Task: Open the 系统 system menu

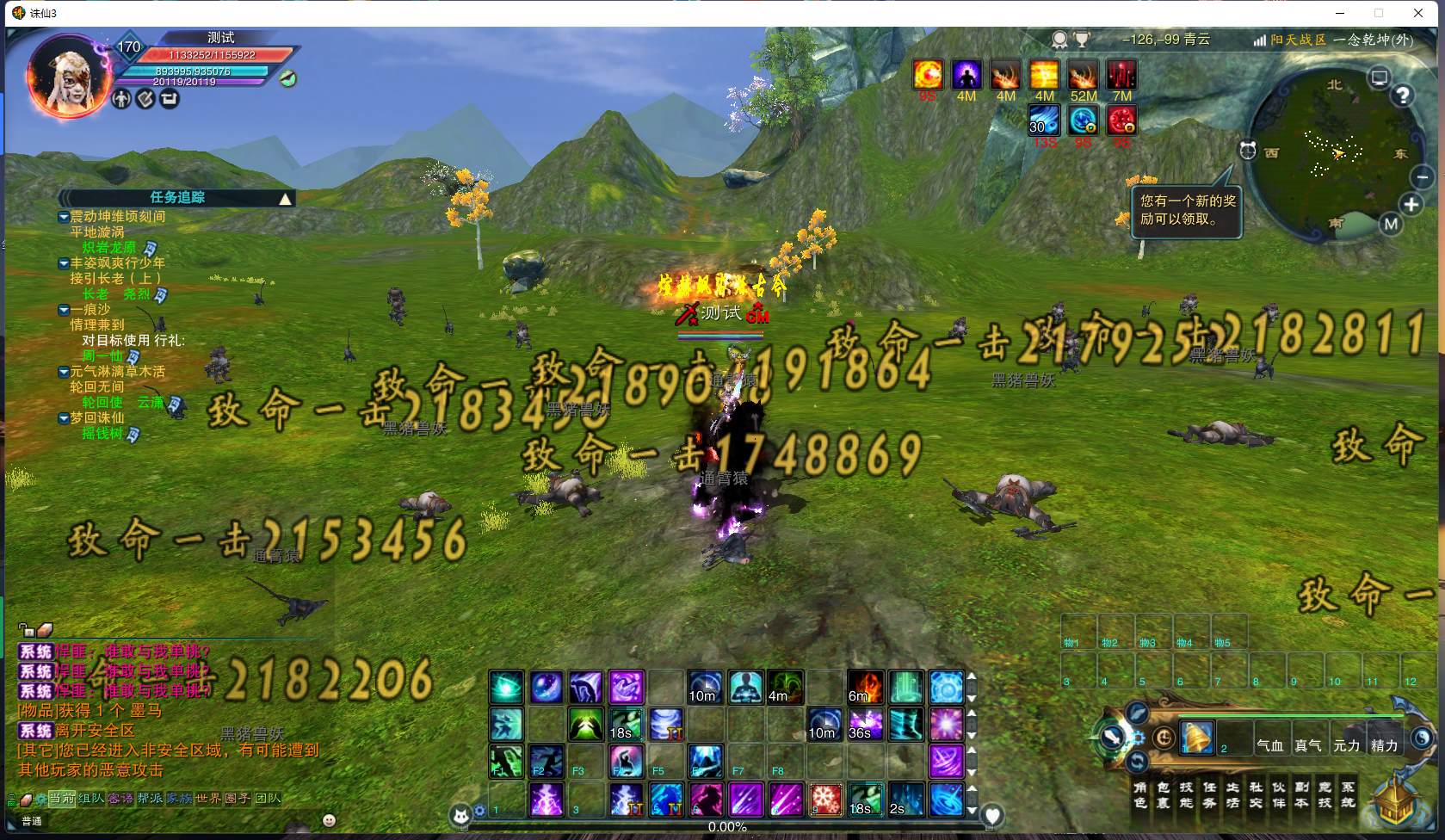Action: (1348, 794)
